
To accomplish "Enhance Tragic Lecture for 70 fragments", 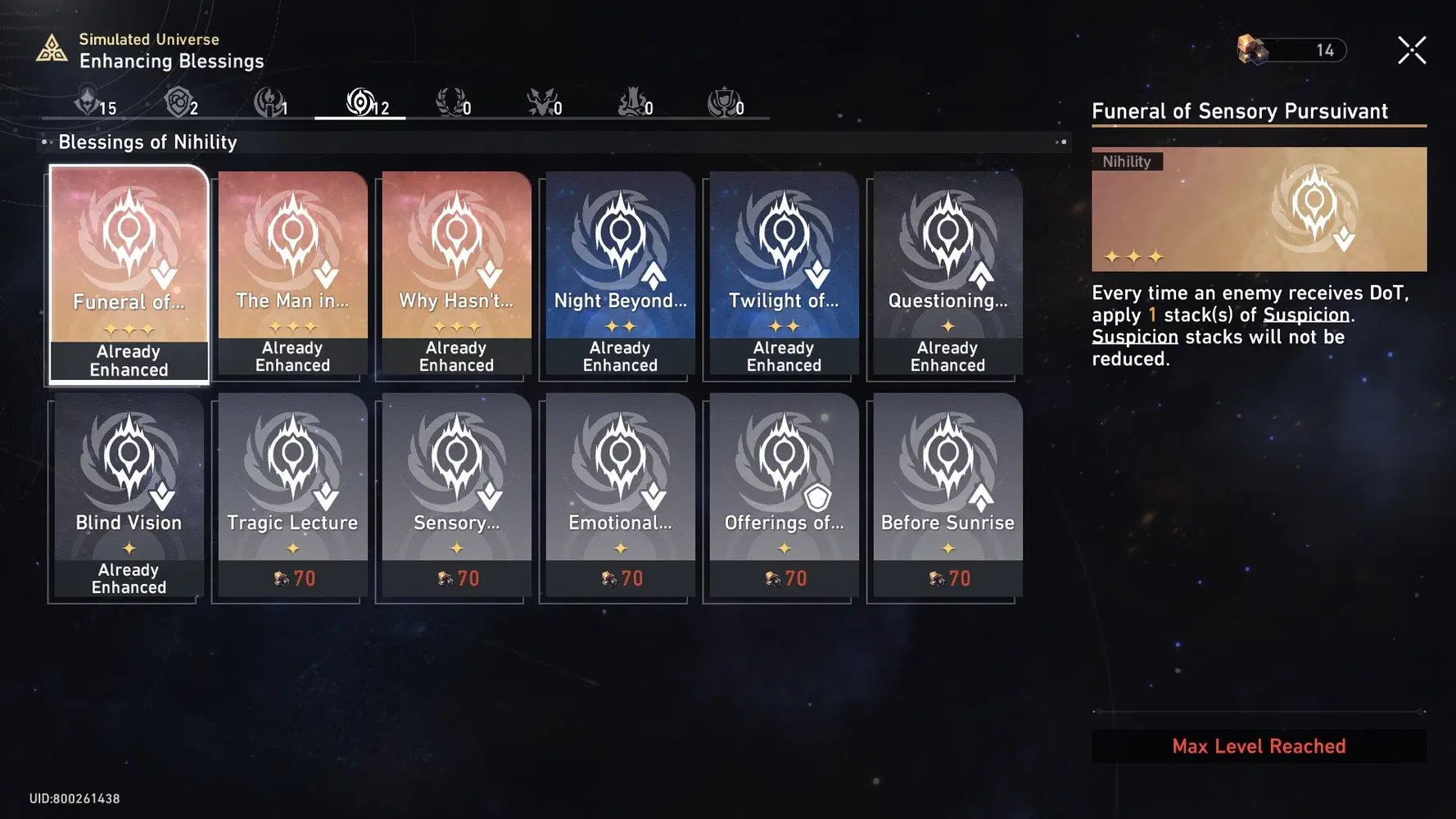I will (x=292, y=491).
